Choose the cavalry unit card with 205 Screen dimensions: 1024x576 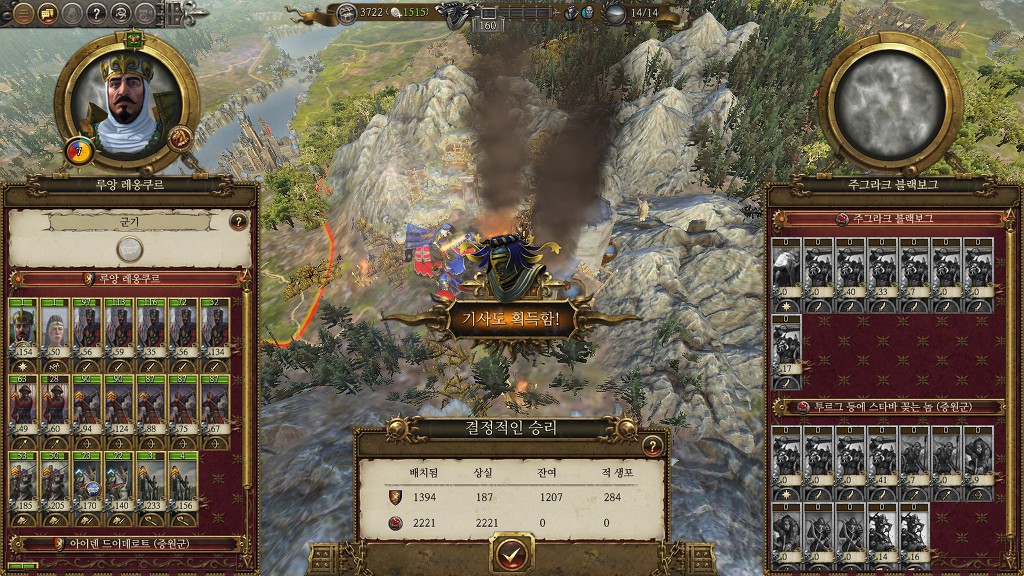tap(54, 482)
